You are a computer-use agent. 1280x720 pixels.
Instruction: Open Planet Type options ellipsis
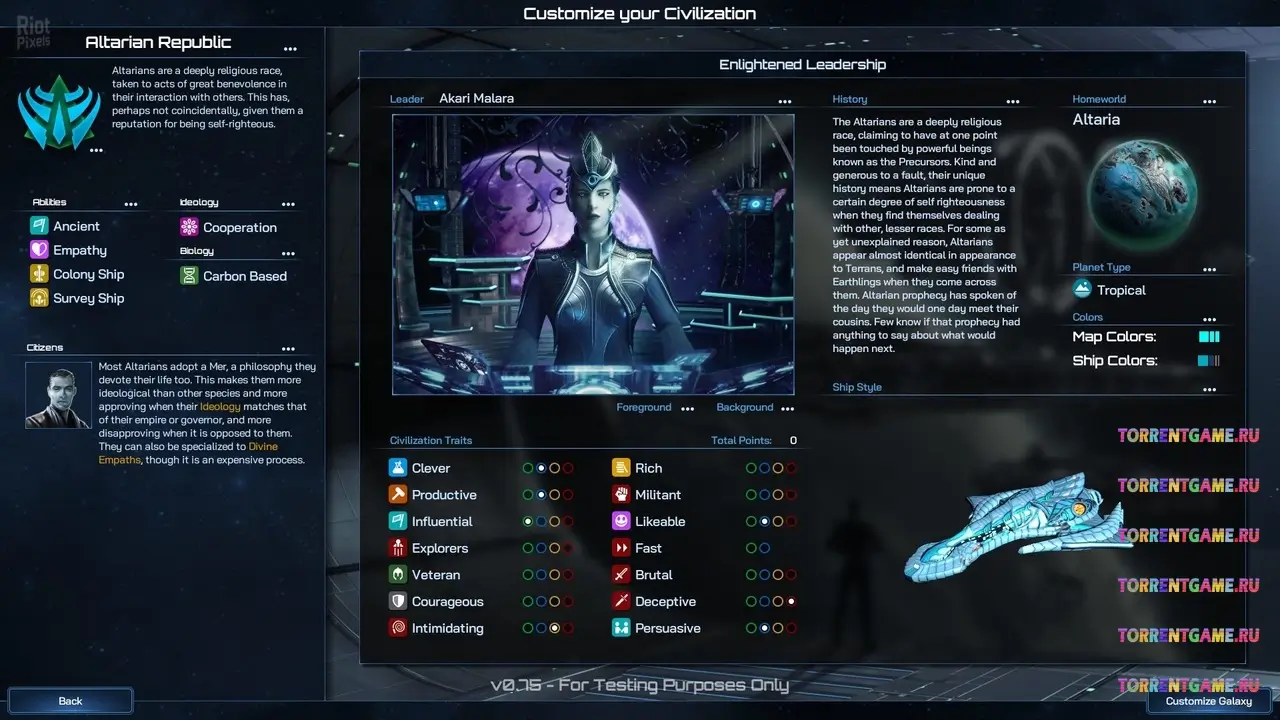pyautogui.click(x=1210, y=269)
